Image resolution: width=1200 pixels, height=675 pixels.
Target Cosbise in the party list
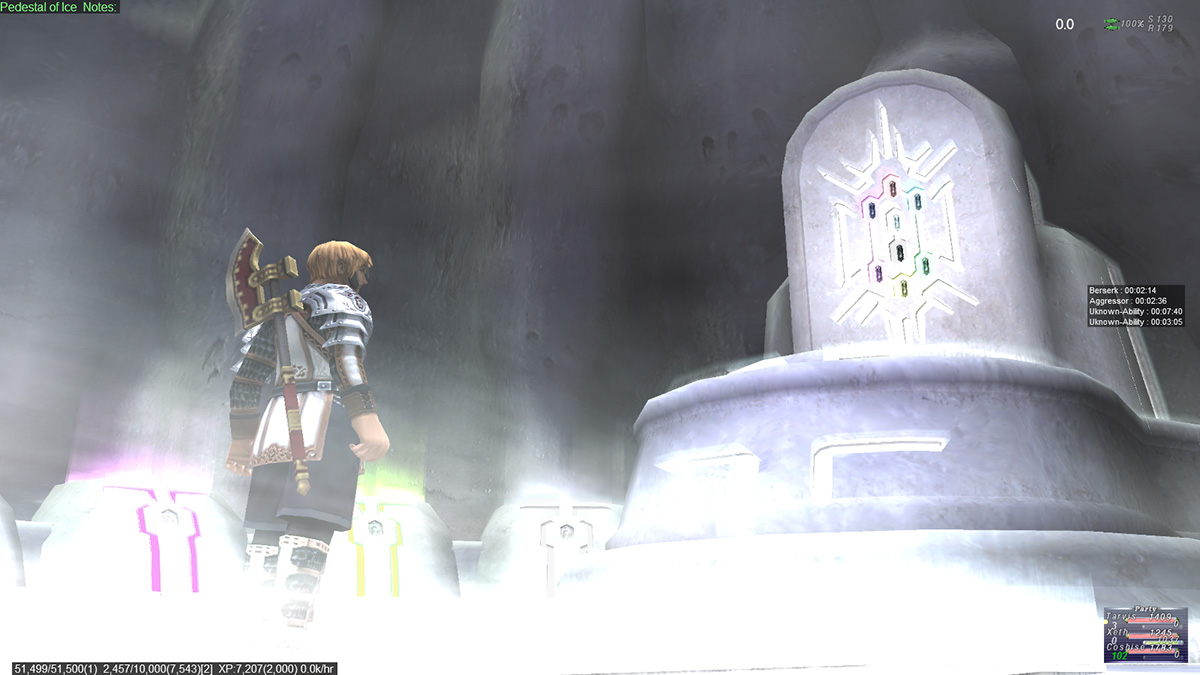[x=1124, y=648]
